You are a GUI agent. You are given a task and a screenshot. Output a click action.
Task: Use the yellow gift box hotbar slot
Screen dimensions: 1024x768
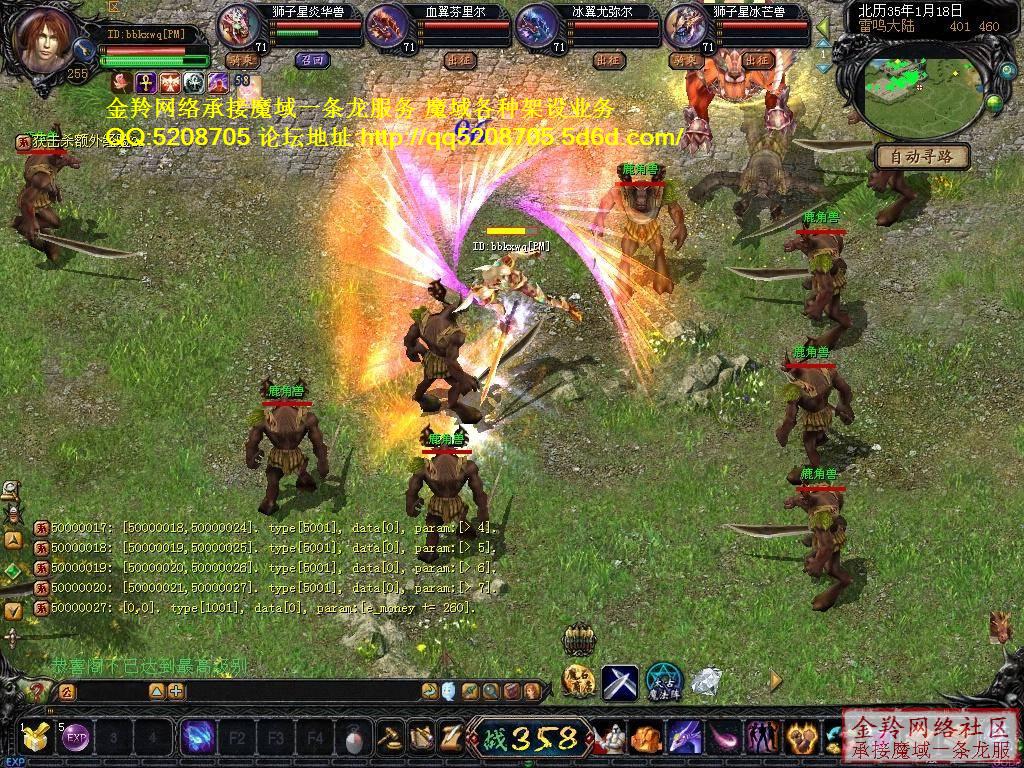36,740
